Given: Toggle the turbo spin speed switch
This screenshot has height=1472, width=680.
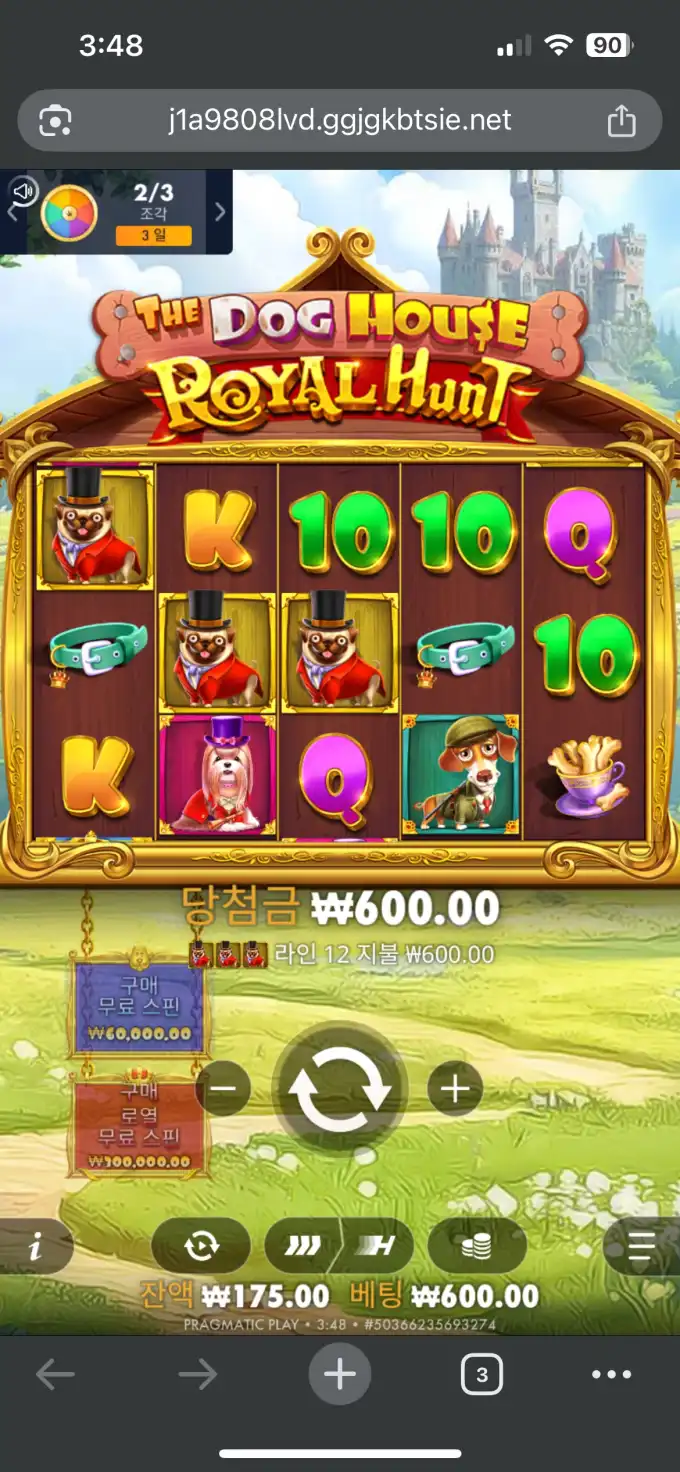Looking at the screenshot, I should [339, 1246].
